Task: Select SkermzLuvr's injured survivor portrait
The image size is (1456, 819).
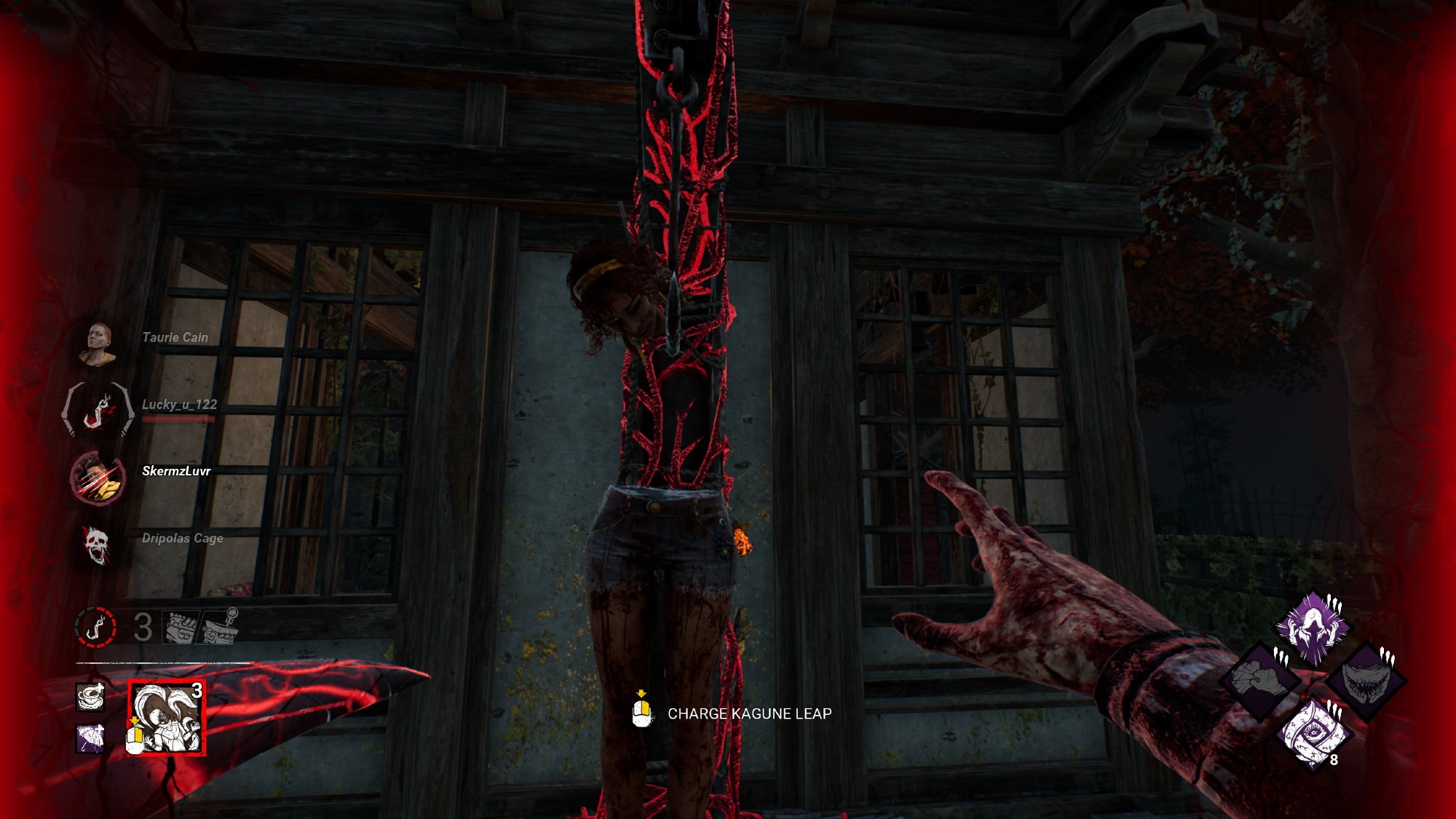Action: click(98, 477)
